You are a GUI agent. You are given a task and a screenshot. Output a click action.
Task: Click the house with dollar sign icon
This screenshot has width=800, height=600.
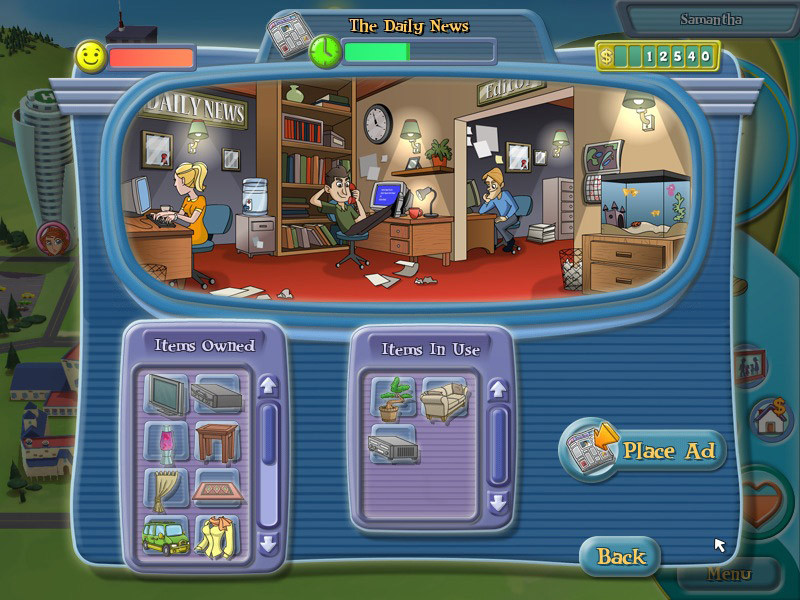771,420
